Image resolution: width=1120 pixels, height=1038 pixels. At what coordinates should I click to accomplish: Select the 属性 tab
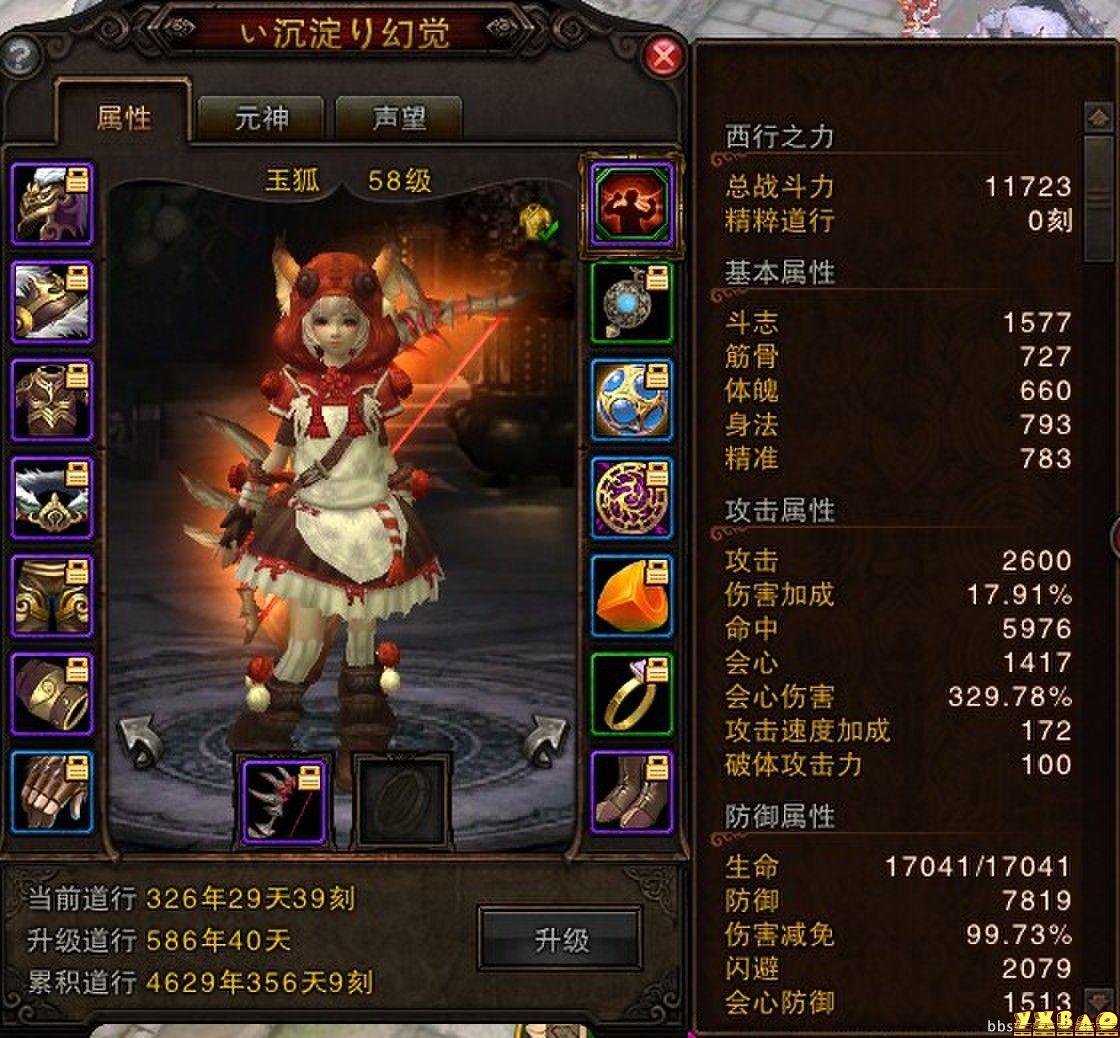pos(124,118)
